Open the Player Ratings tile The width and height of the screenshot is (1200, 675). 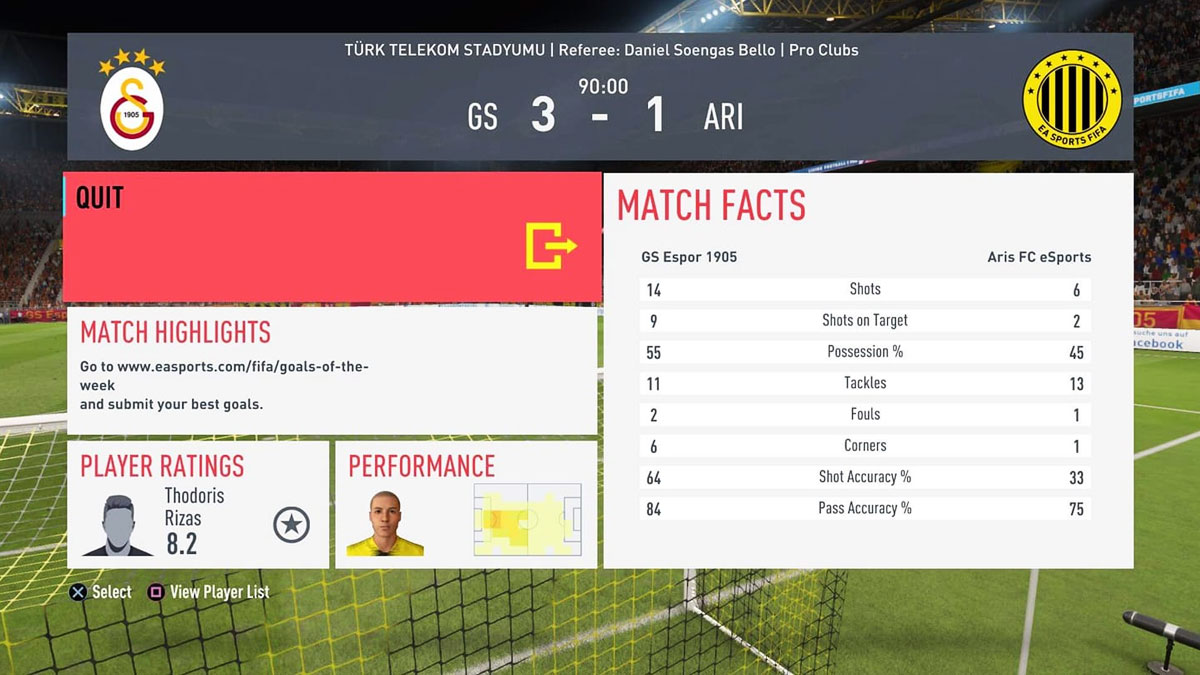click(x=198, y=505)
